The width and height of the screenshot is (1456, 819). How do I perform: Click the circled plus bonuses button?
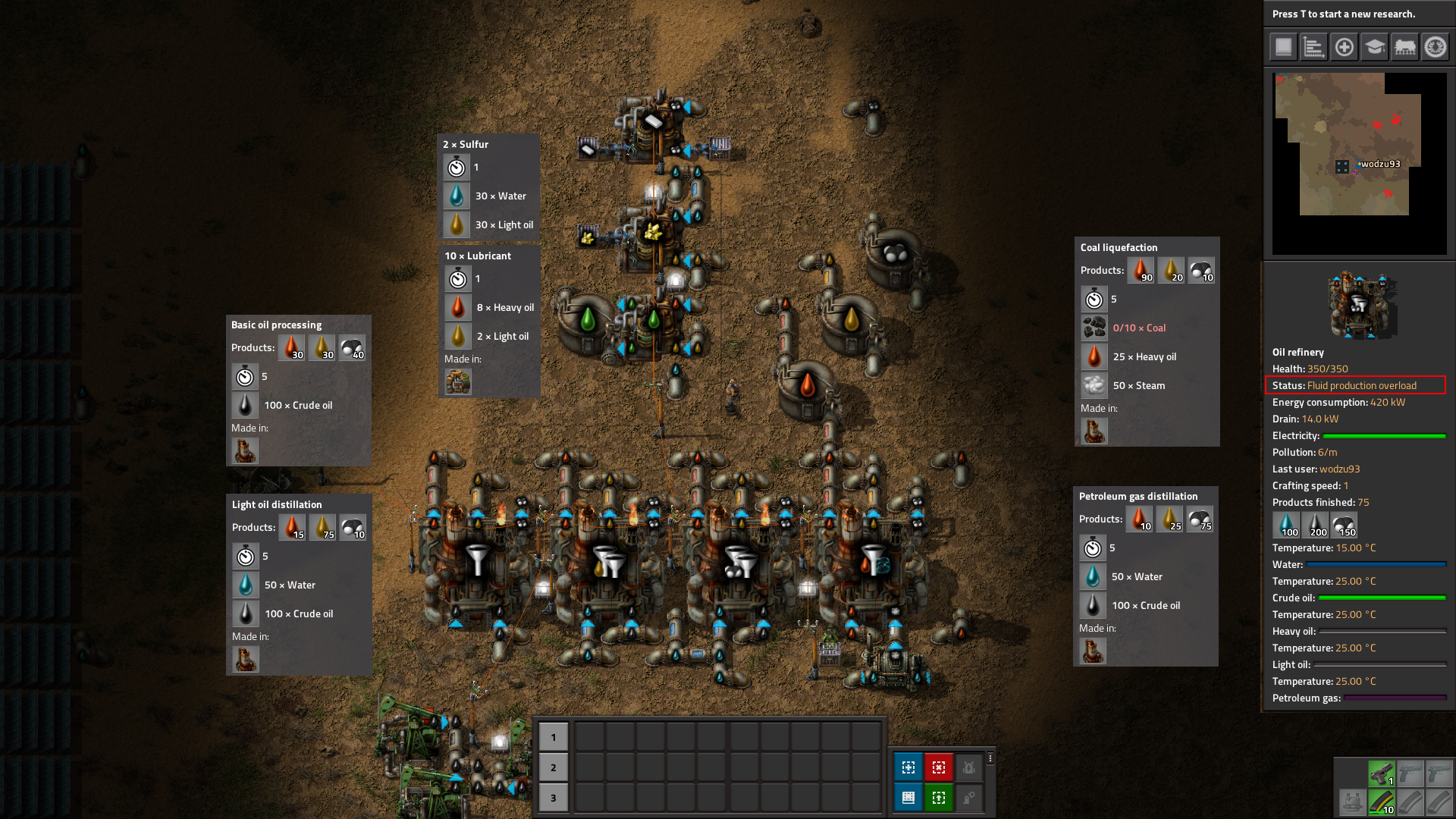coord(1344,47)
